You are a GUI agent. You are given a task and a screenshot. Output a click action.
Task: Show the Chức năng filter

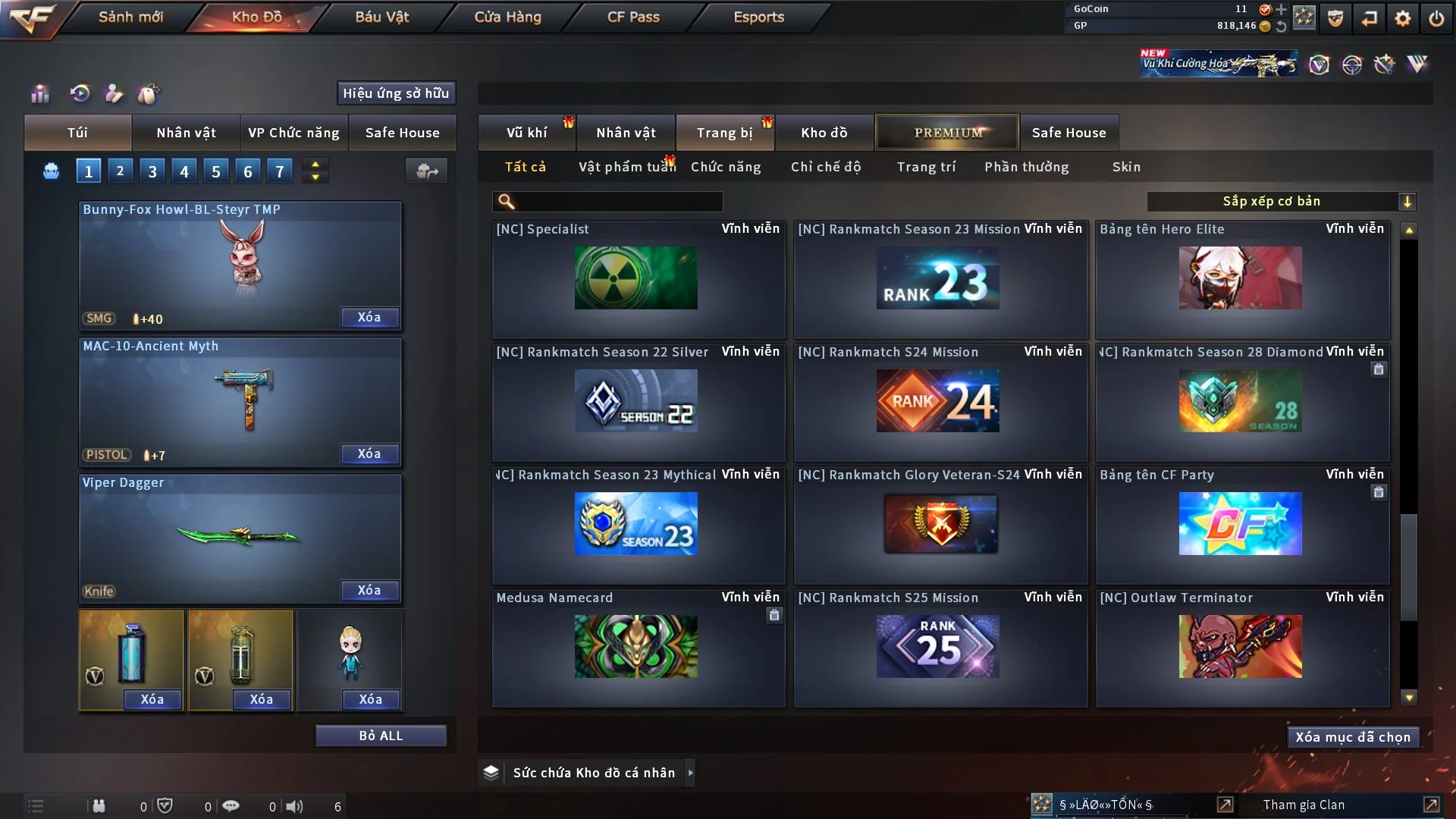point(726,167)
